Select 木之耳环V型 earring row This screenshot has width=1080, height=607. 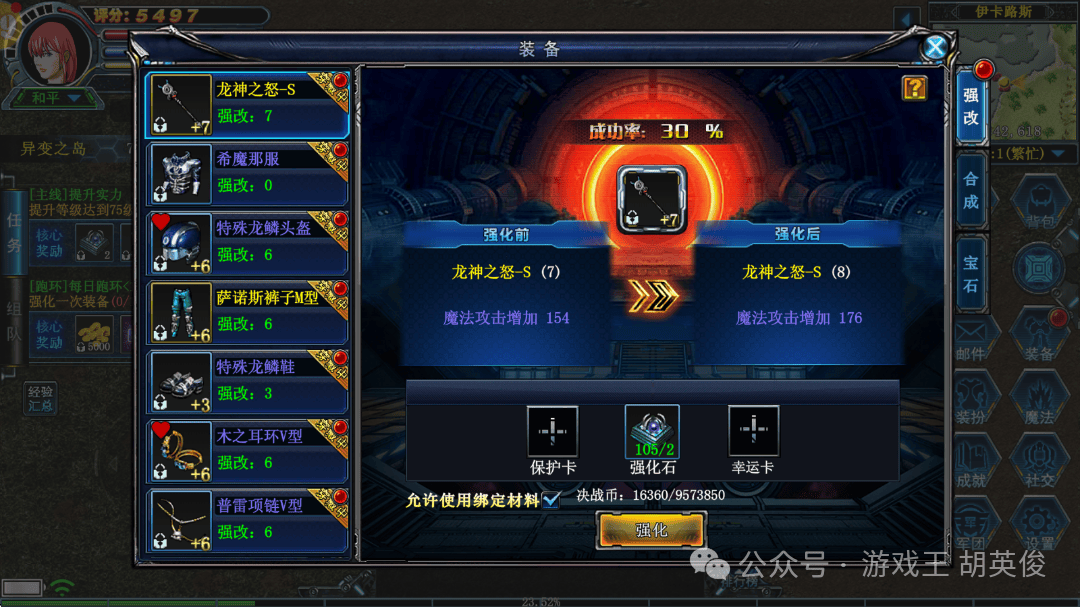pos(248,450)
